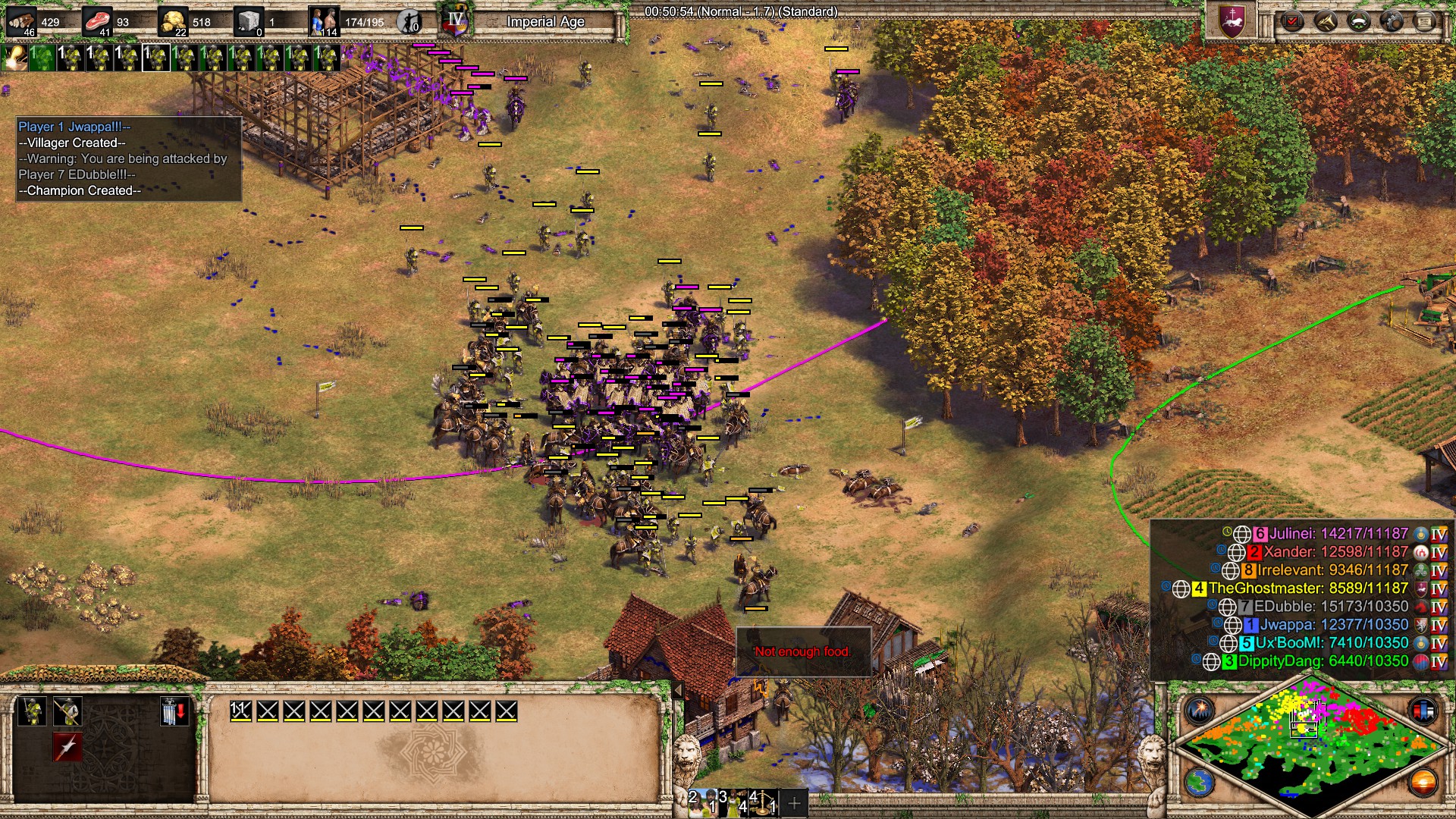Click the red halberd command button
Viewport: 1456px width, 819px height.
pyautogui.click(x=67, y=747)
